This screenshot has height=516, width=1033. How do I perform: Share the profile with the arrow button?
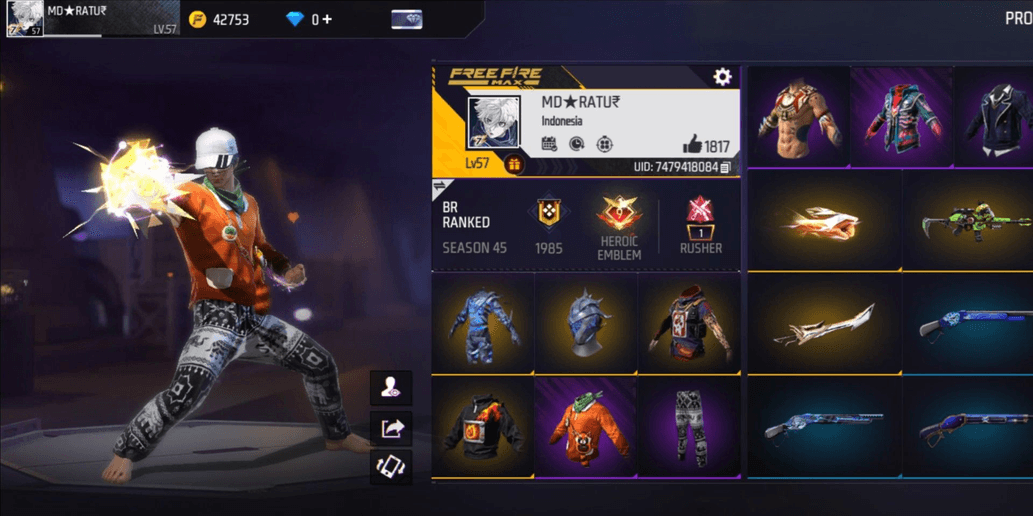(x=391, y=428)
